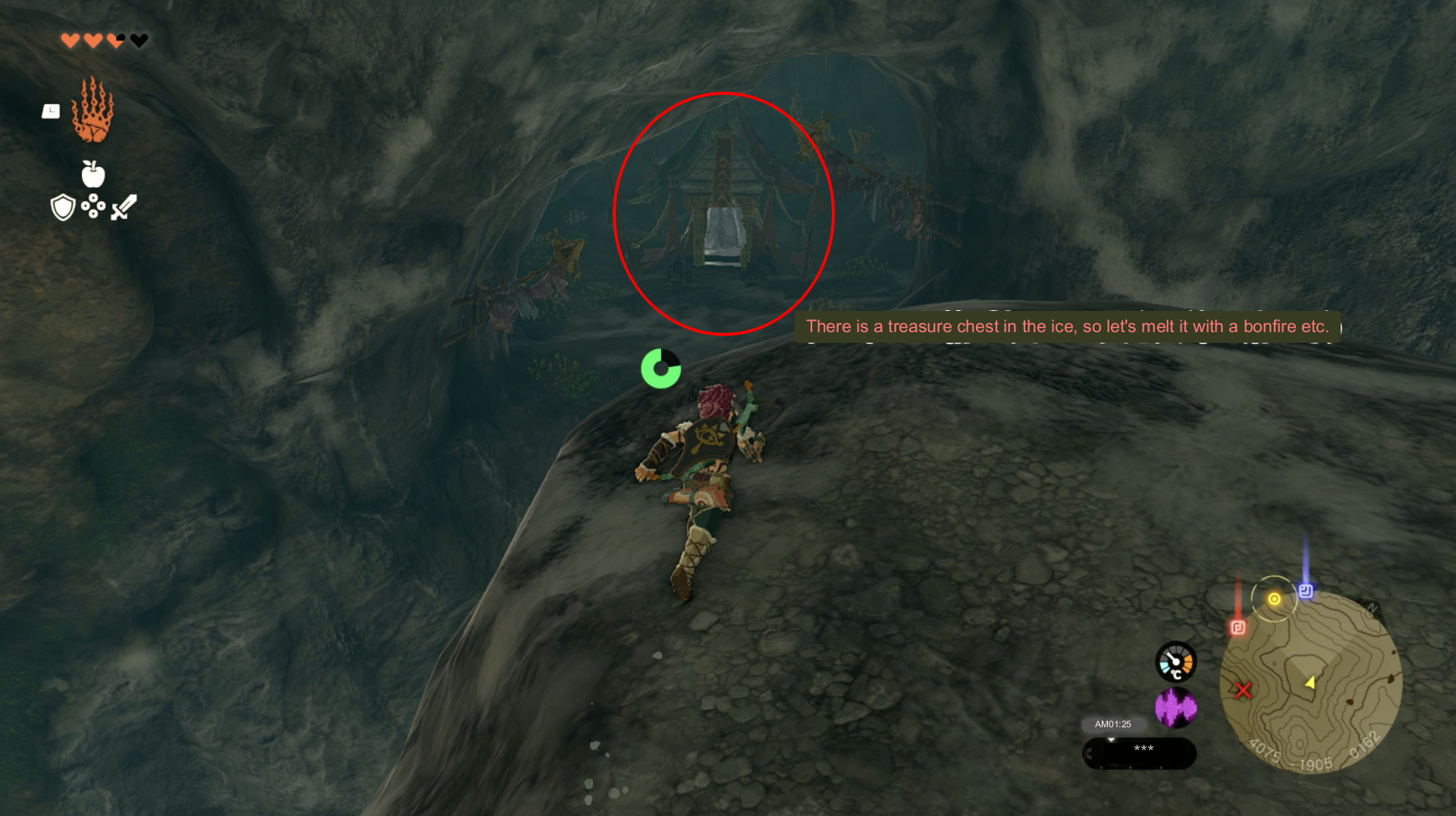This screenshot has height=816, width=1456.
Task: Select the red X marker on minimap
Action: coord(1243,690)
